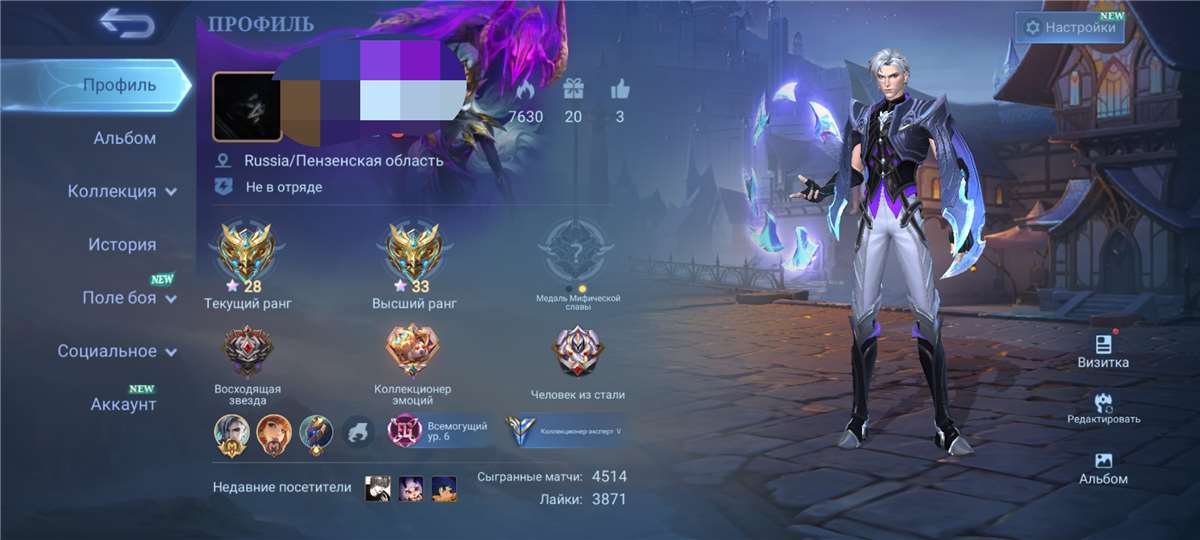Select the Коллекционер эмоций badge

[x=413, y=353]
